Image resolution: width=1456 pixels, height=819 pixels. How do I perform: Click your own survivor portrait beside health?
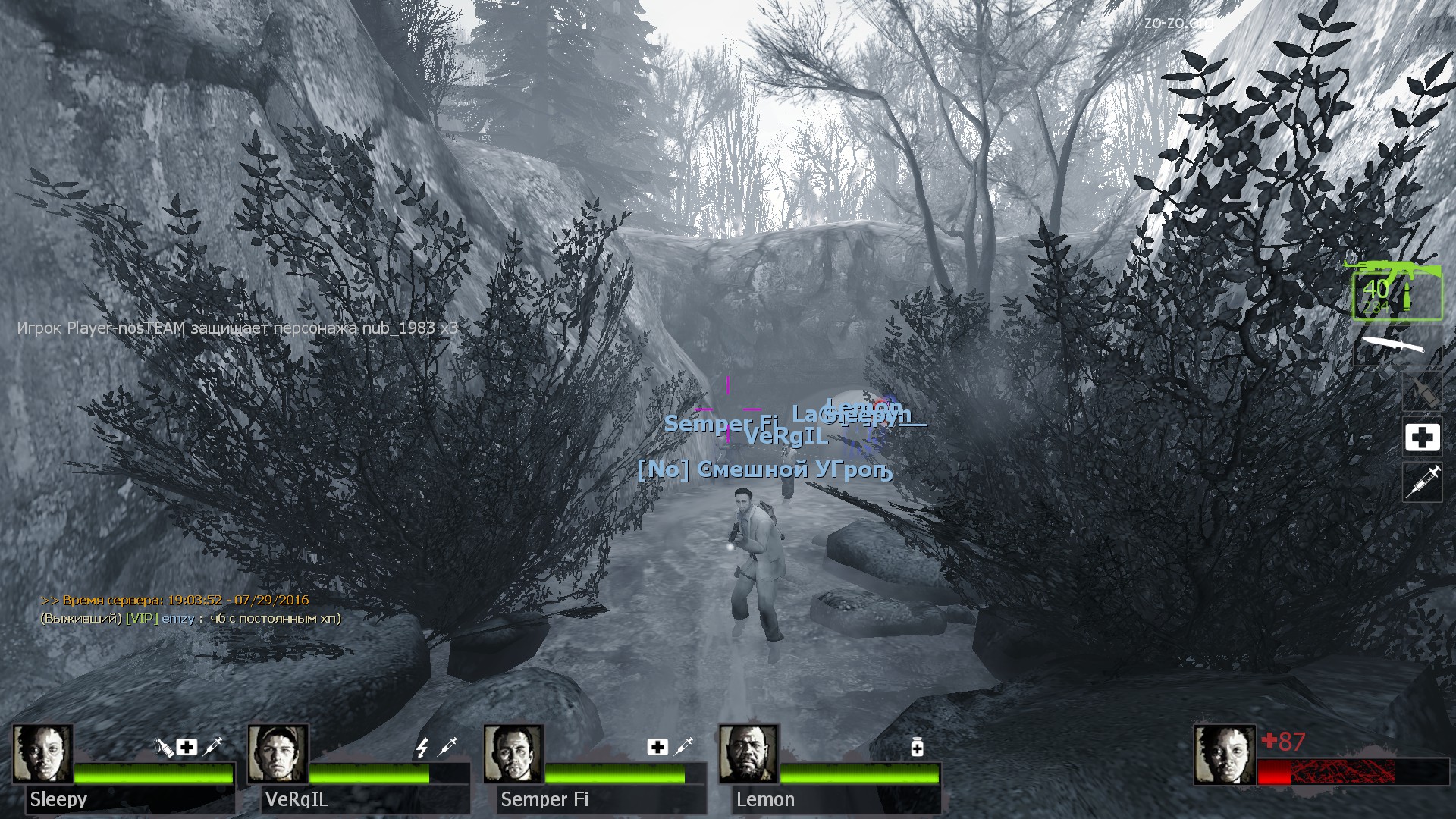click(1224, 755)
